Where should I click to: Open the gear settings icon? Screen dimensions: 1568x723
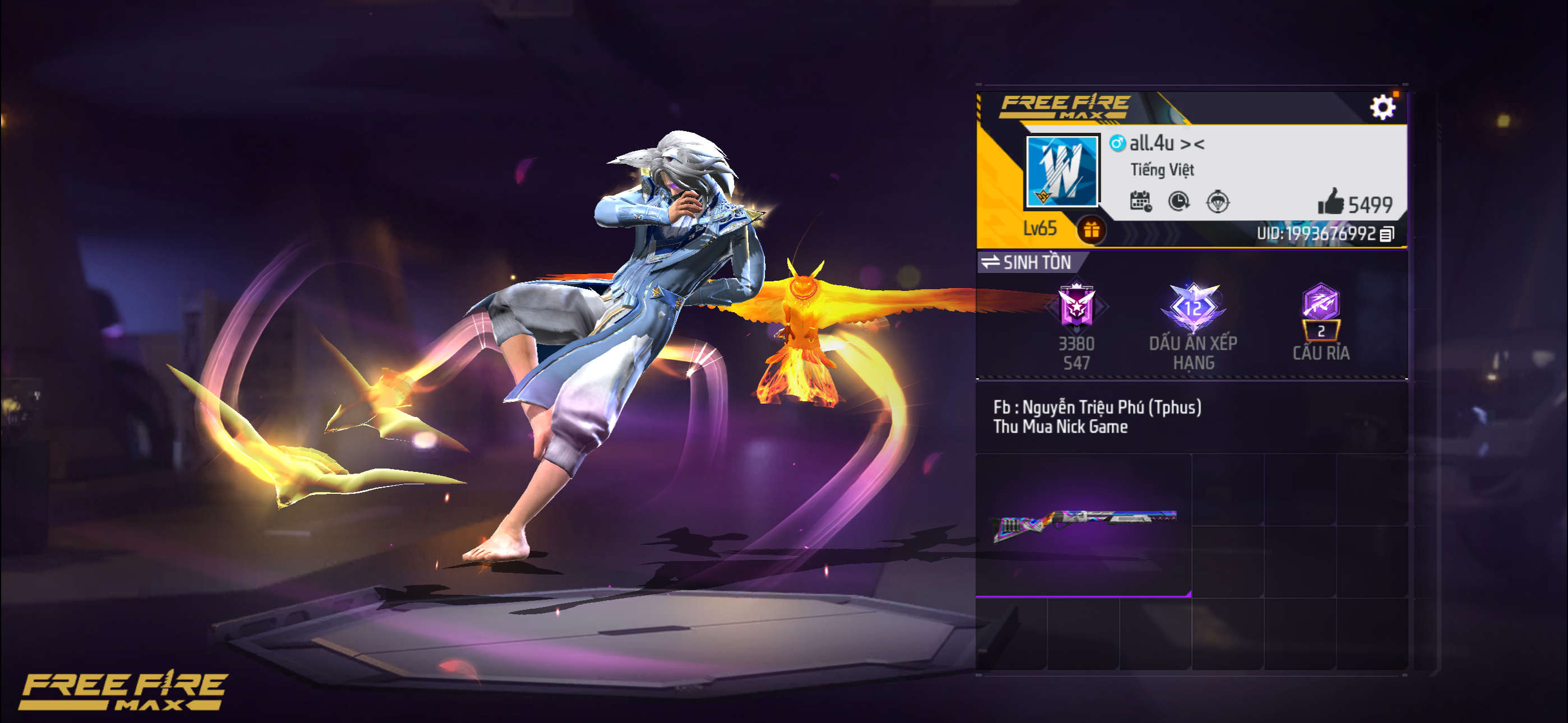pyautogui.click(x=1382, y=108)
